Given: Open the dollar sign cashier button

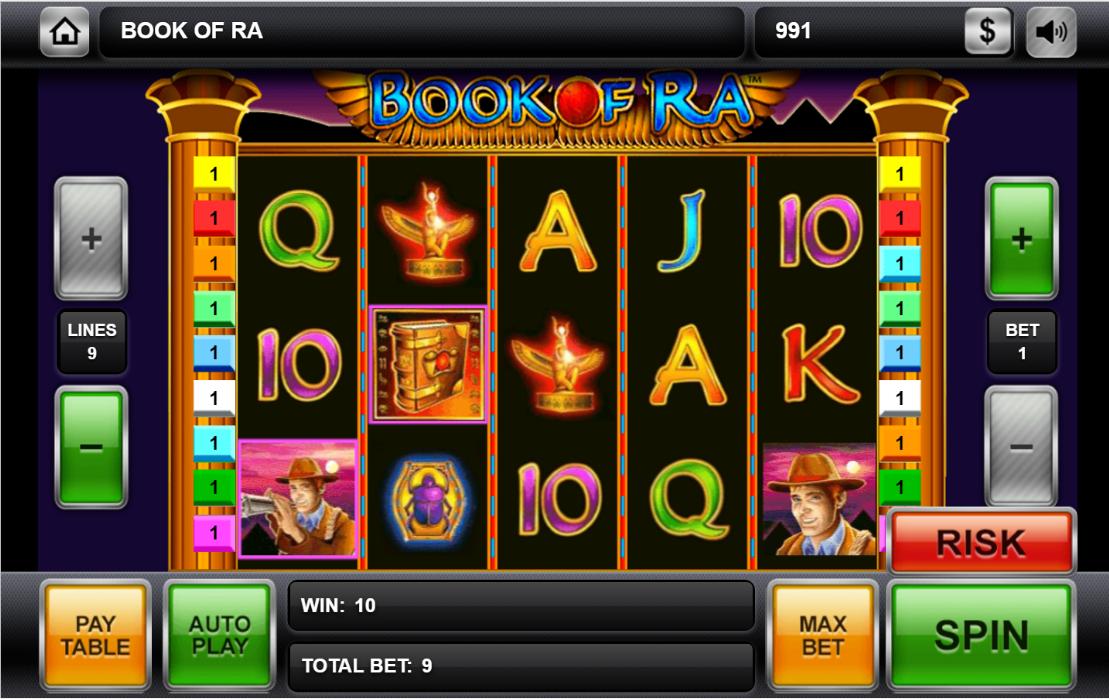Looking at the screenshot, I should tap(987, 32).
